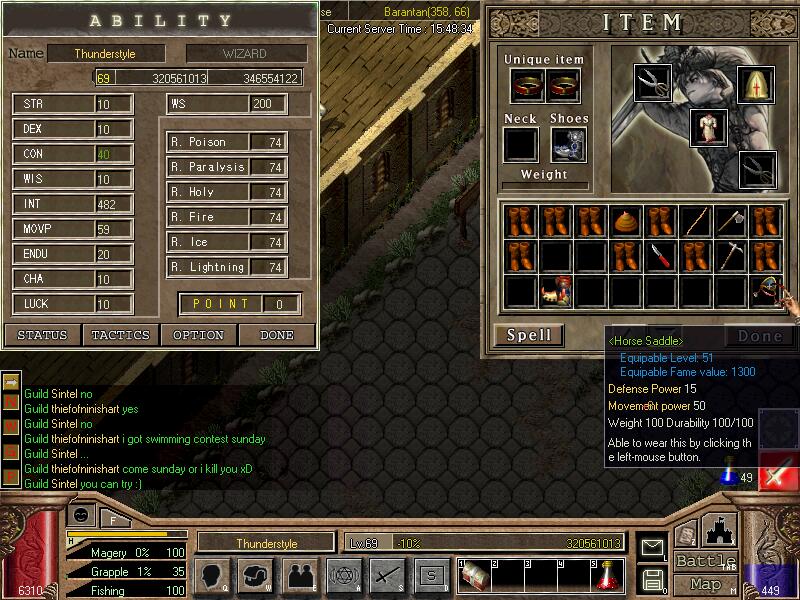Screen dimensions: 800x600
Task: Pick the red-handled knife in inventory
Action: (659, 256)
